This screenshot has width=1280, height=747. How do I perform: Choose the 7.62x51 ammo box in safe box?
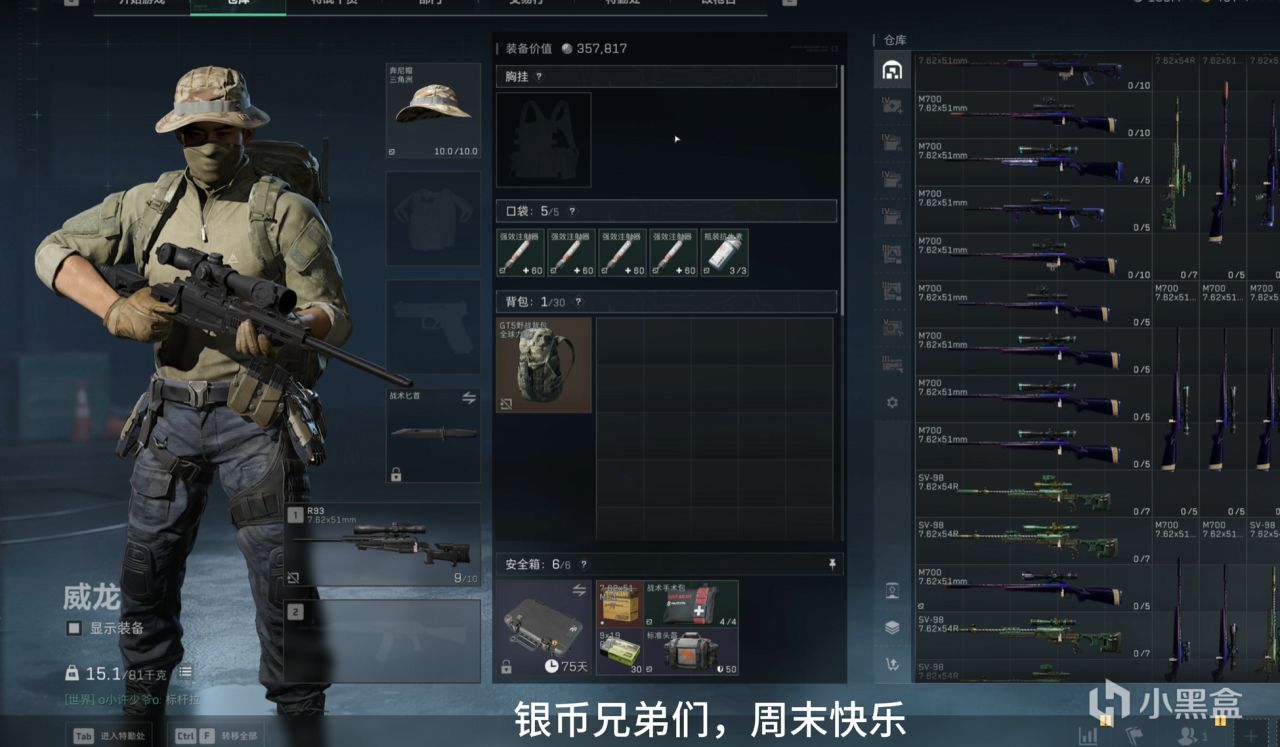620,603
